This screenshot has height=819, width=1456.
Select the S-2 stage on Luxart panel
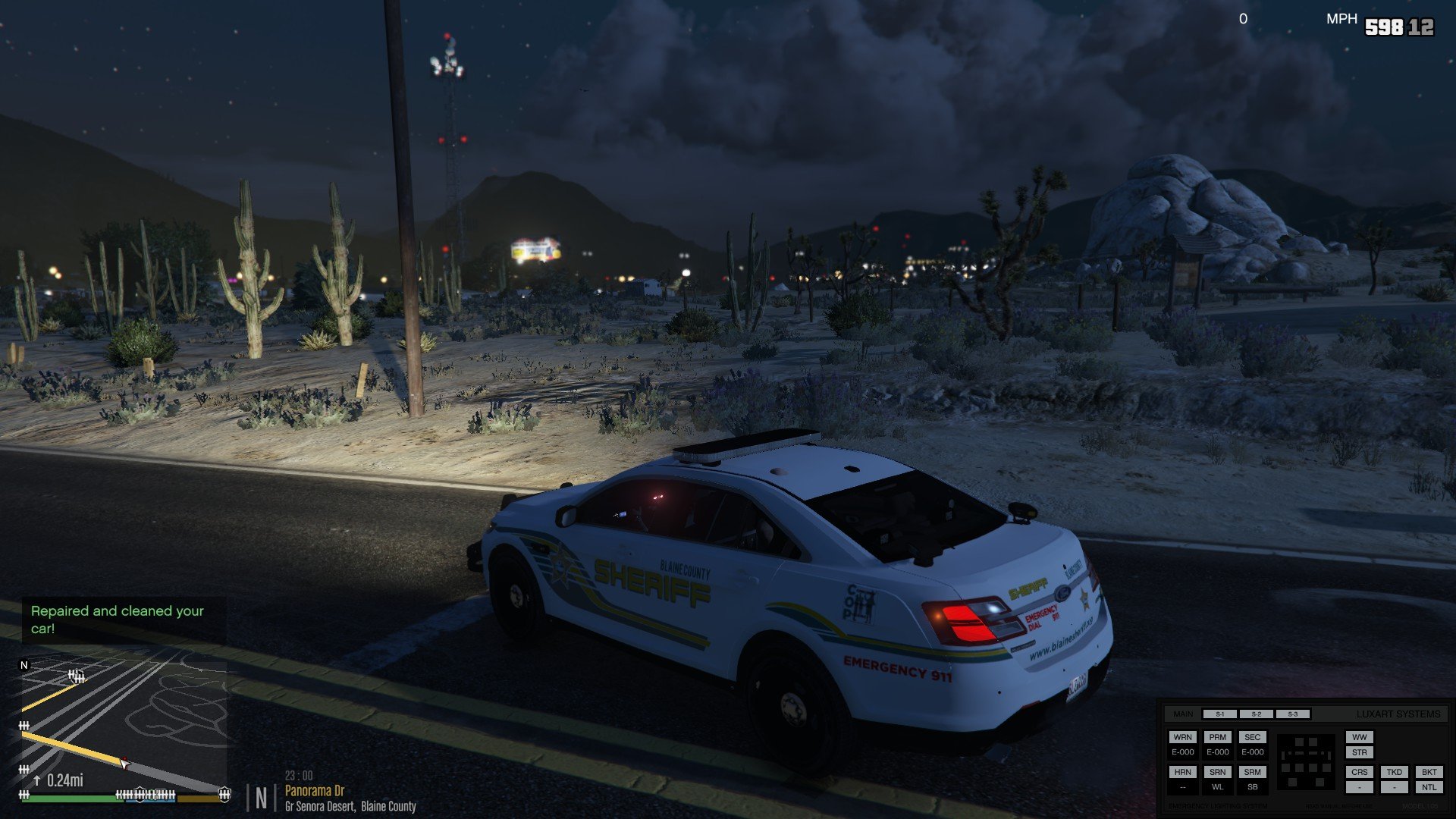pos(1256,714)
